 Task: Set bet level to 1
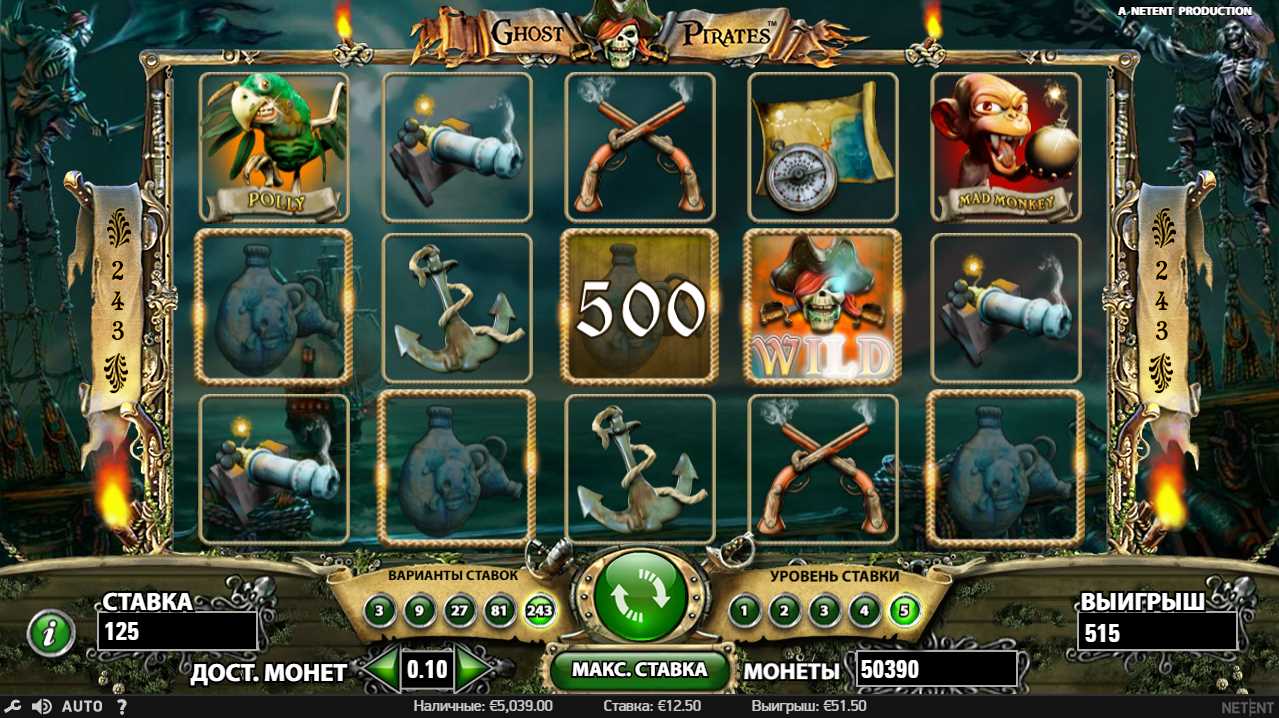pos(744,609)
